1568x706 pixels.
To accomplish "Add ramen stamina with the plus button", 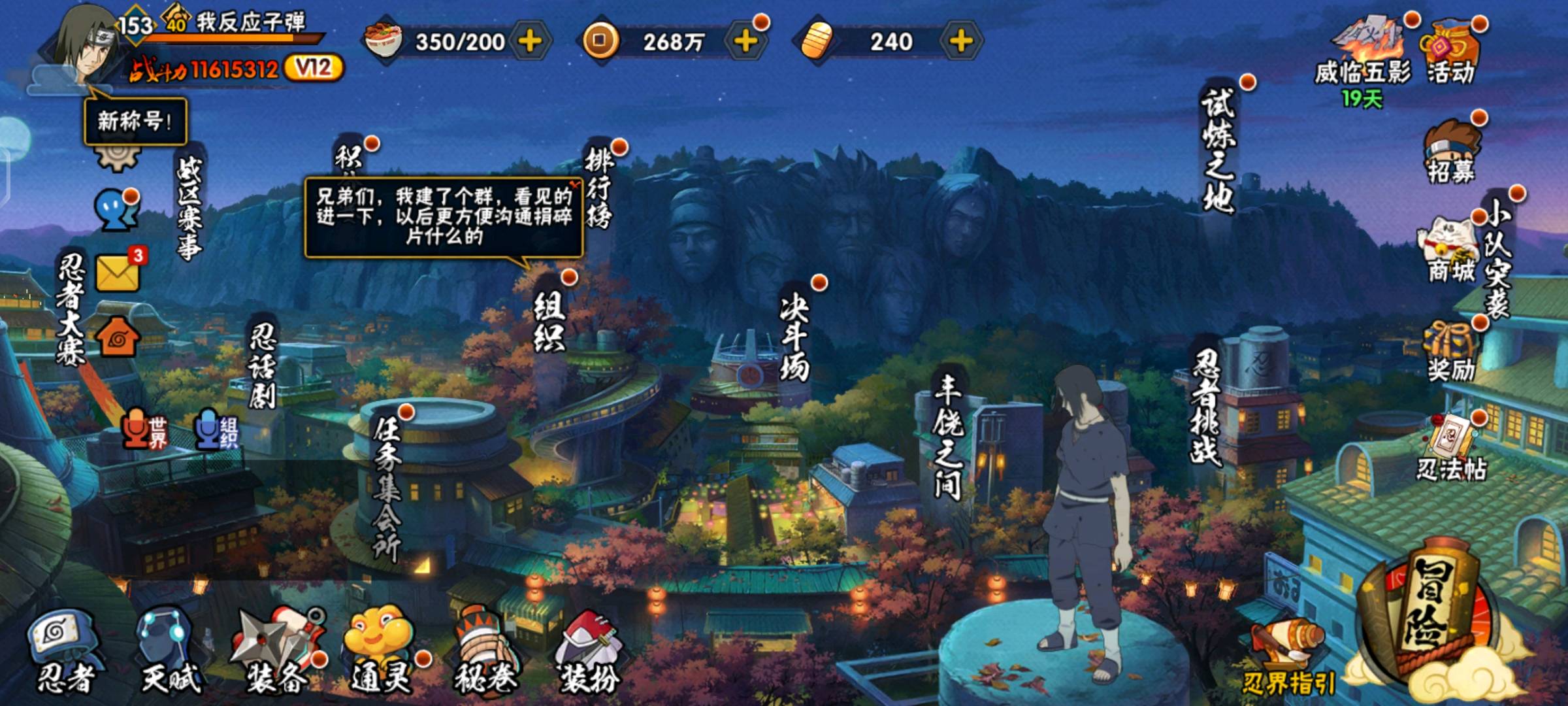I will point(530,42).
